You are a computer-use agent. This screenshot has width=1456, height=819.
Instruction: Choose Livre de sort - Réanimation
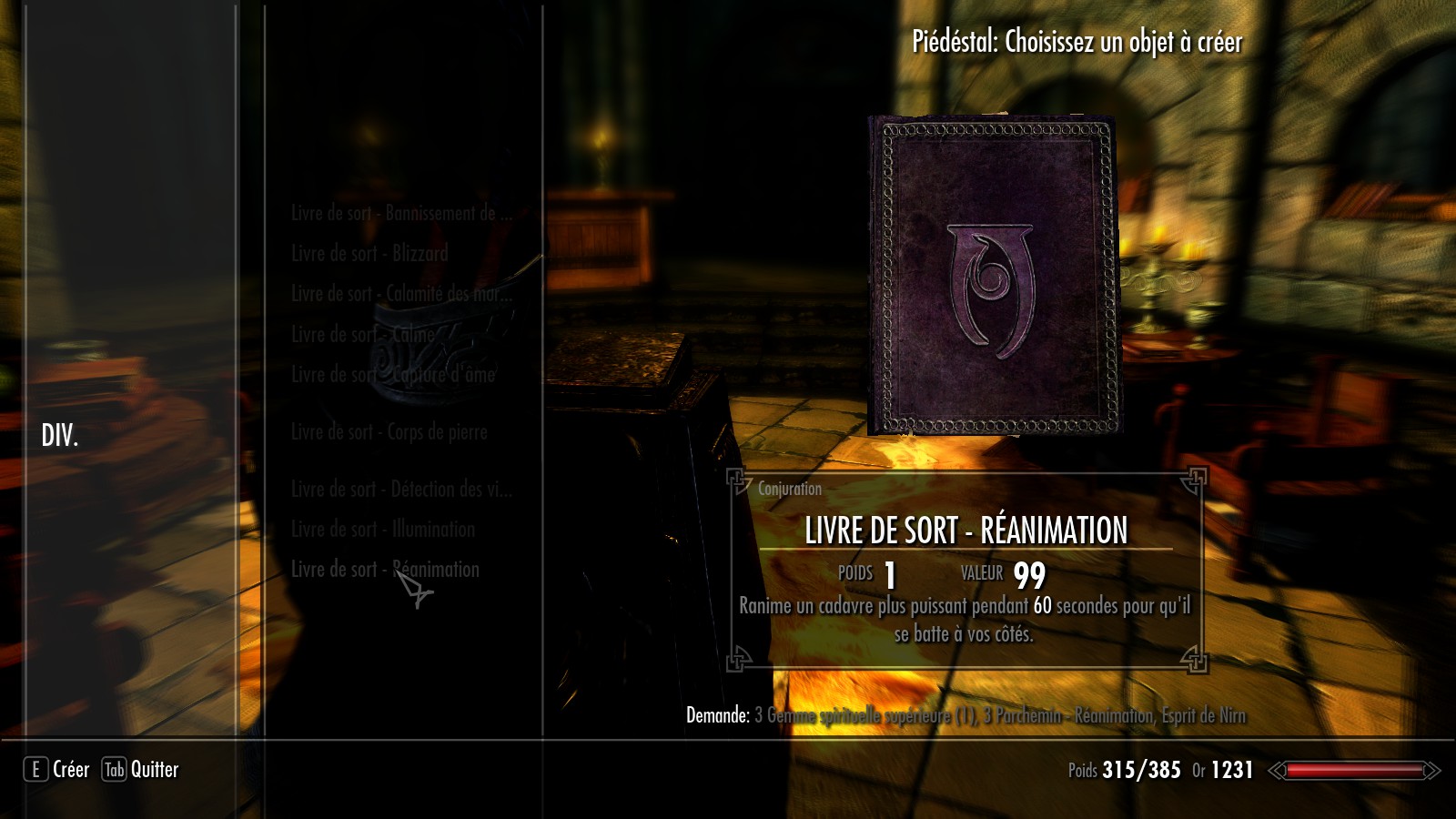385,570
